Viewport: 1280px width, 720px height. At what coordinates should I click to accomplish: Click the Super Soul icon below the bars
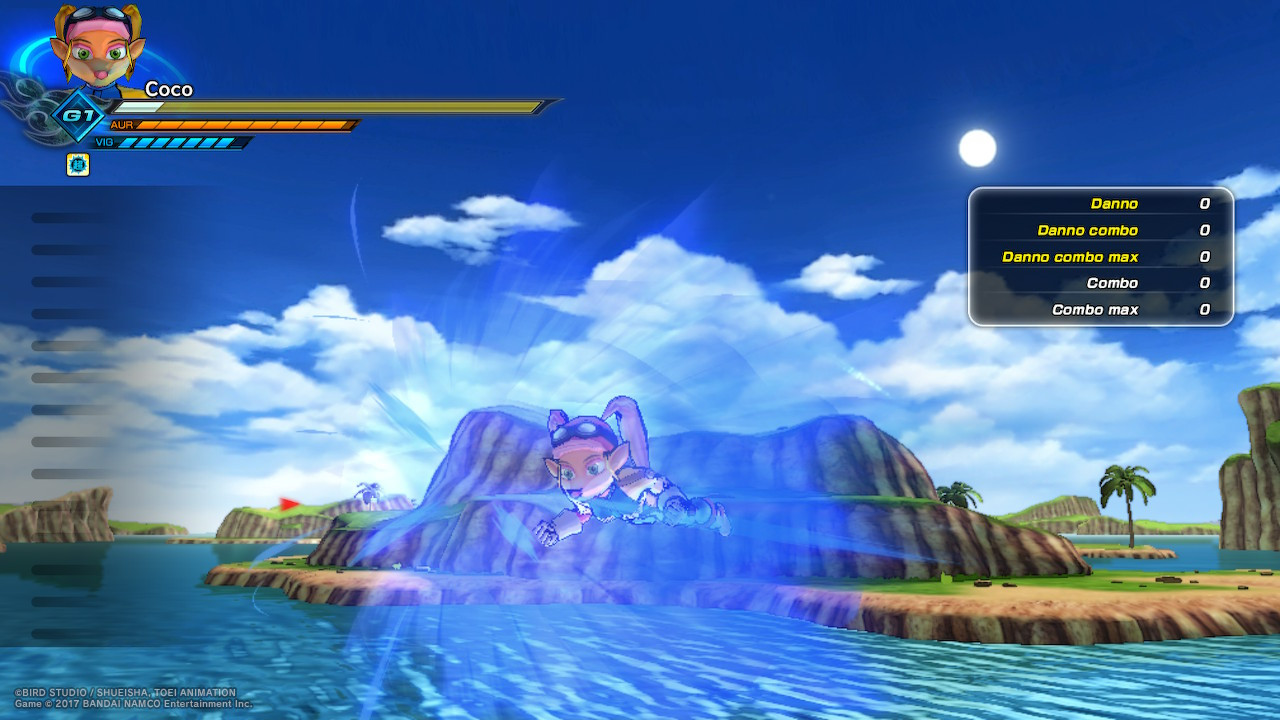(x=77, y=164)
